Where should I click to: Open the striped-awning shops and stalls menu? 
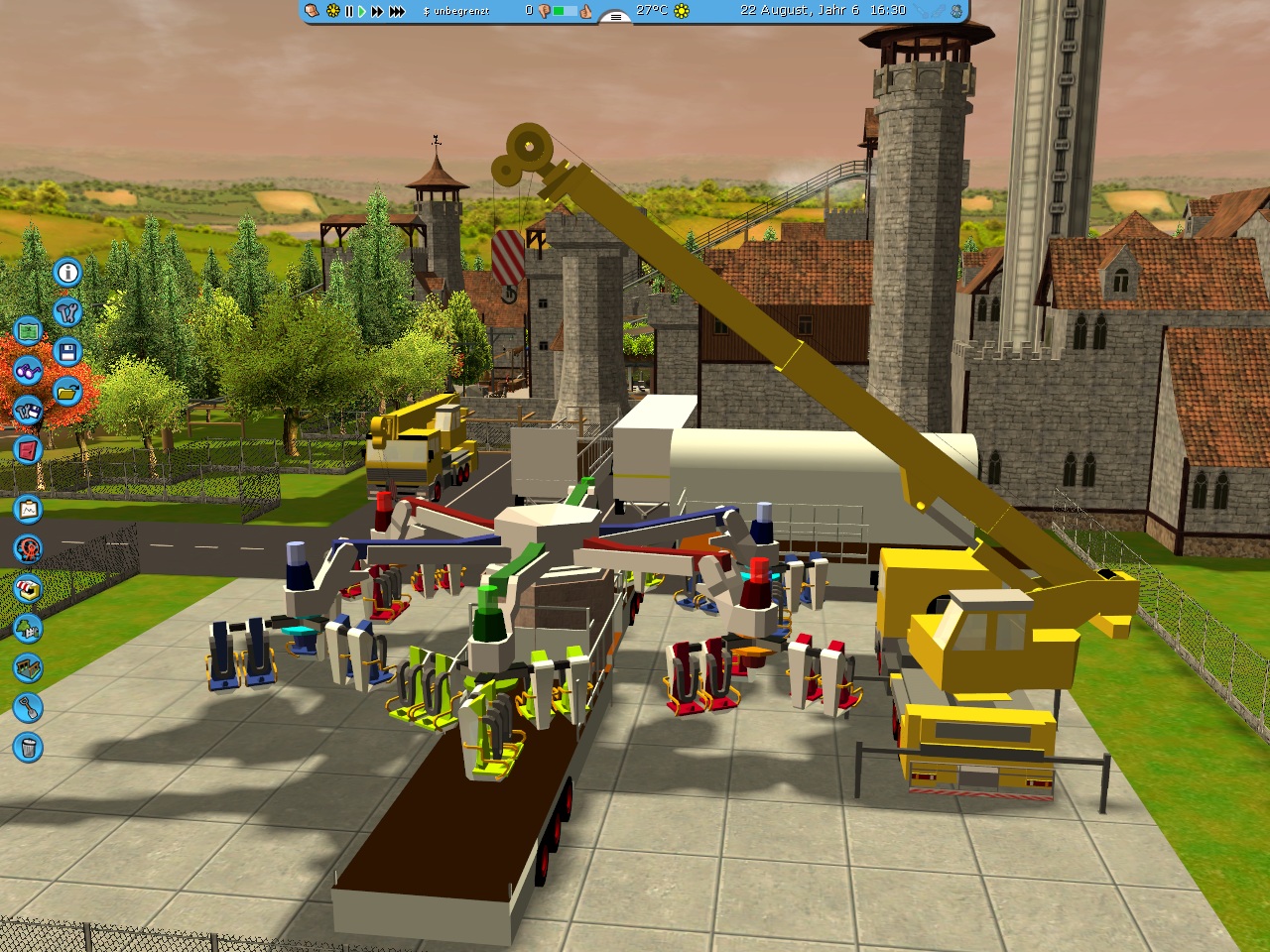pyautogui.click(x=28, y=588)
